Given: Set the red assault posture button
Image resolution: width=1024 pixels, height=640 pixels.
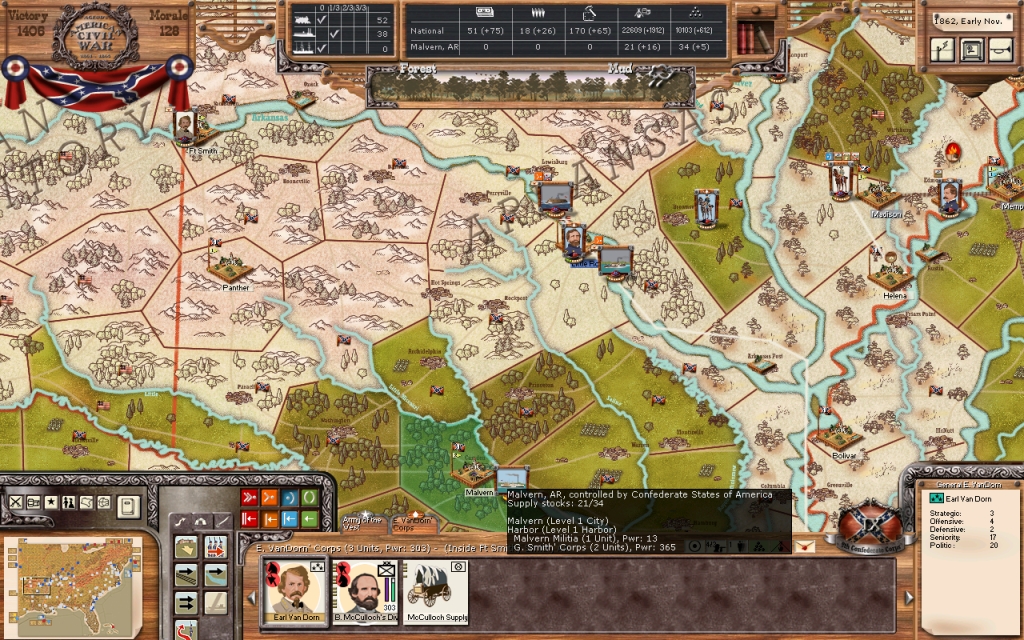Looking at the screenshot, I should pos(250,498).
